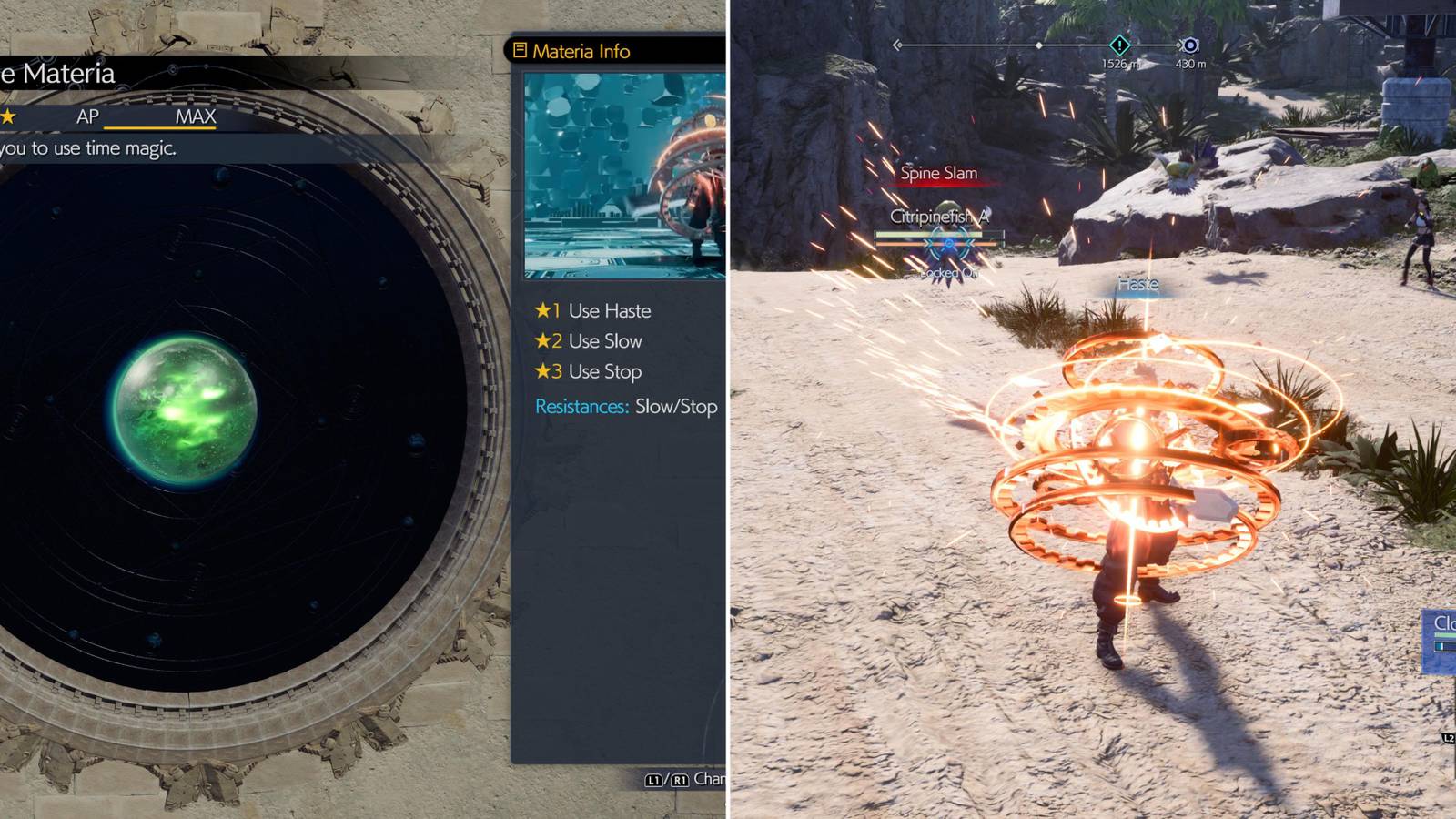
Task: Select the AP tab
Action: [x=87, y=116]
